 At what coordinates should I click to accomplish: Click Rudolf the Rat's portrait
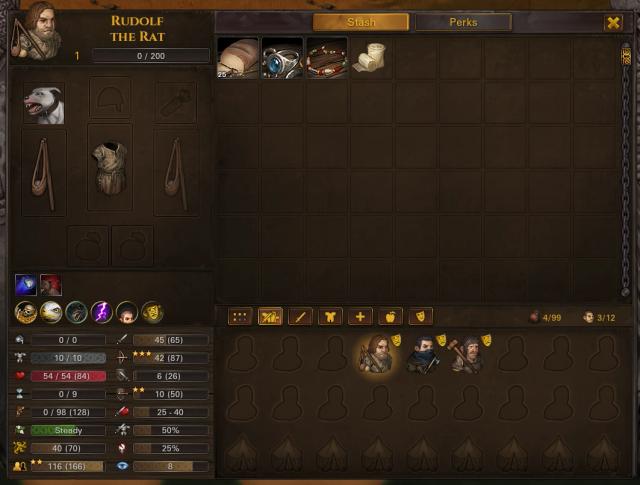coord(33,30)
